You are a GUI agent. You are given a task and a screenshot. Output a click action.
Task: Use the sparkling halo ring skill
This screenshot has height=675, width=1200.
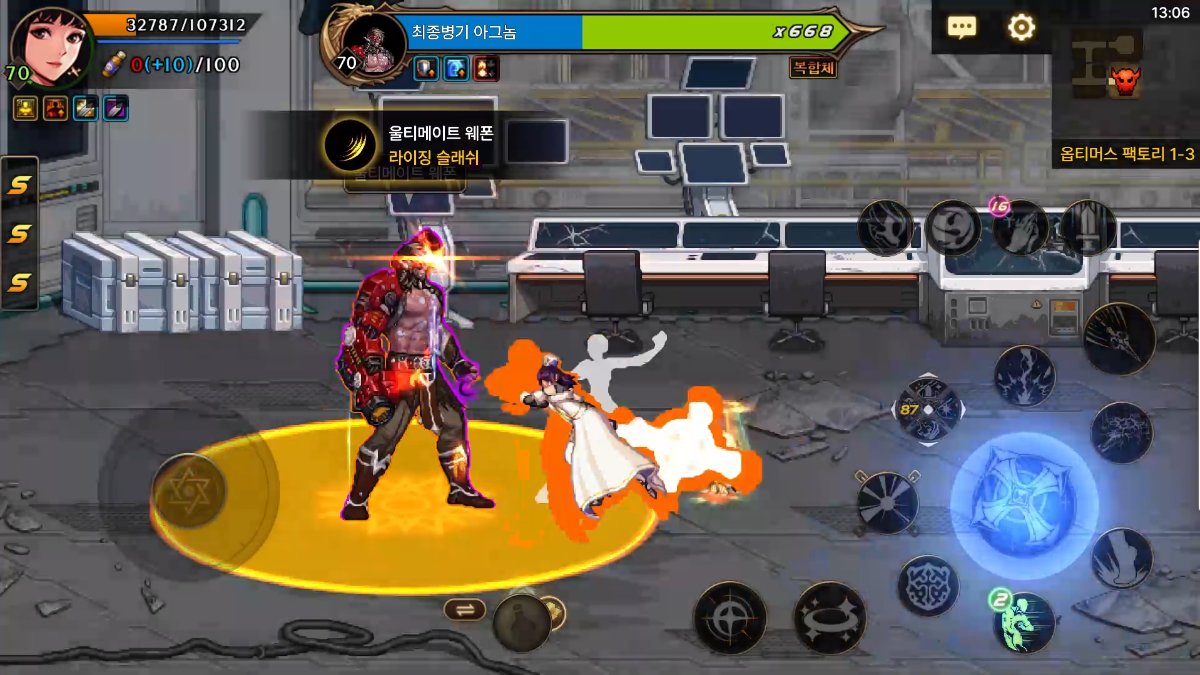click(830, 617)
